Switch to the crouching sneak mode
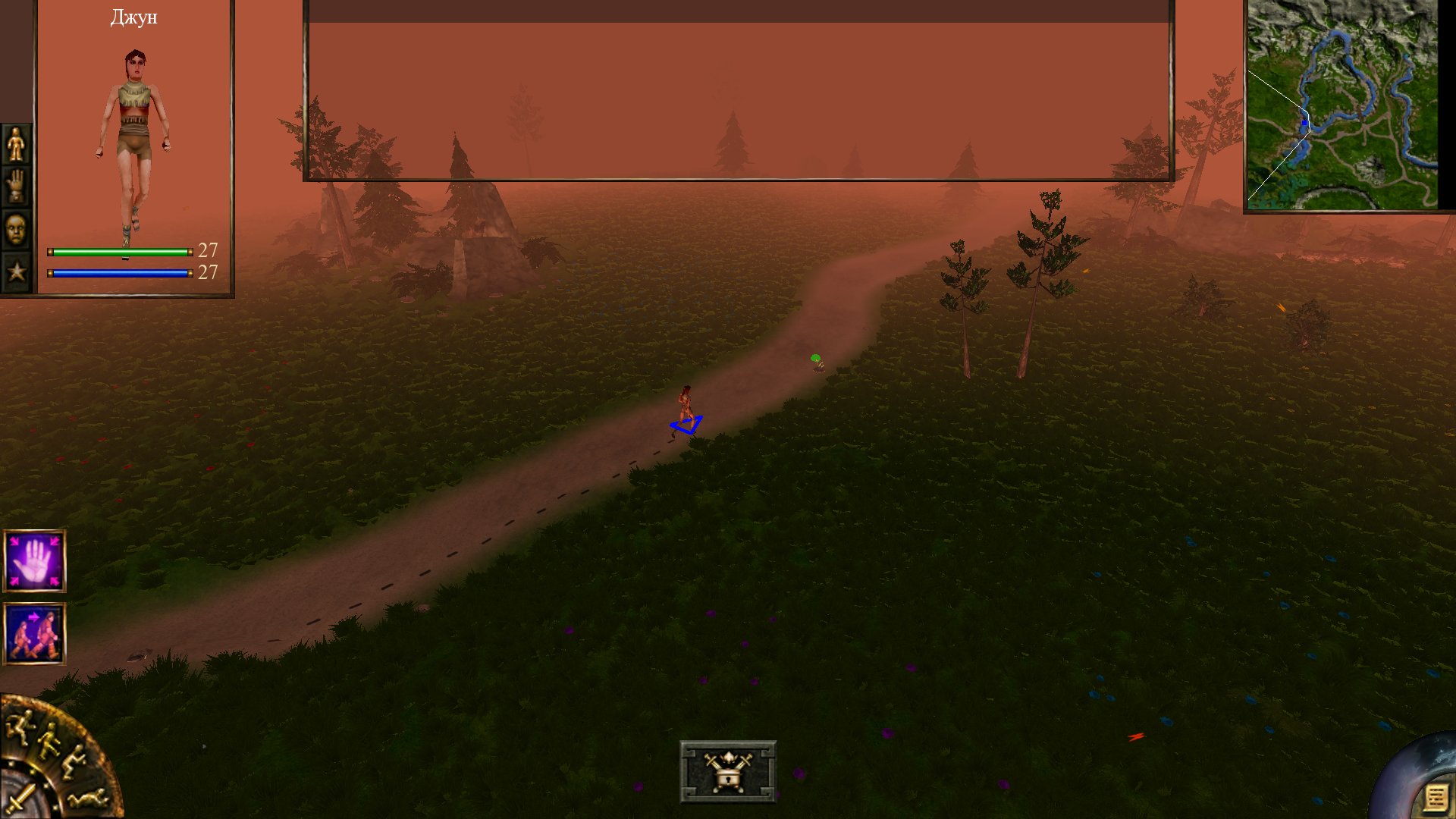1456x819 pixels. click(x=74, y=762)
